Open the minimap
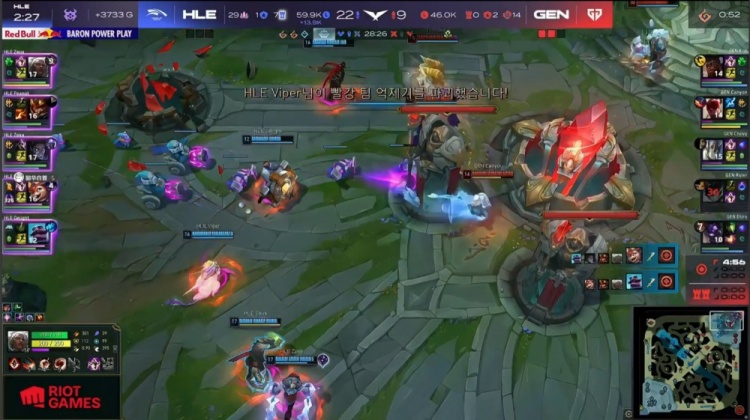The height and width of the screenshot is (420, 750). (690, 360)
